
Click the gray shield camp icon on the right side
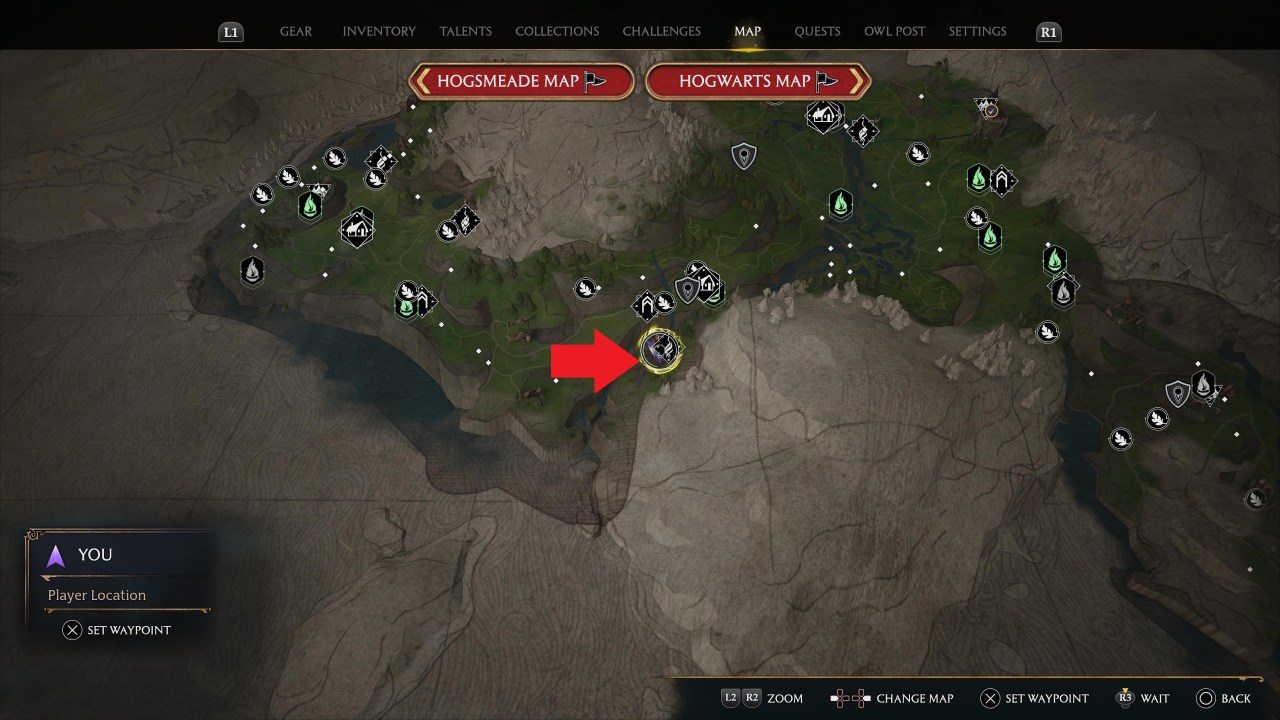1177,392
